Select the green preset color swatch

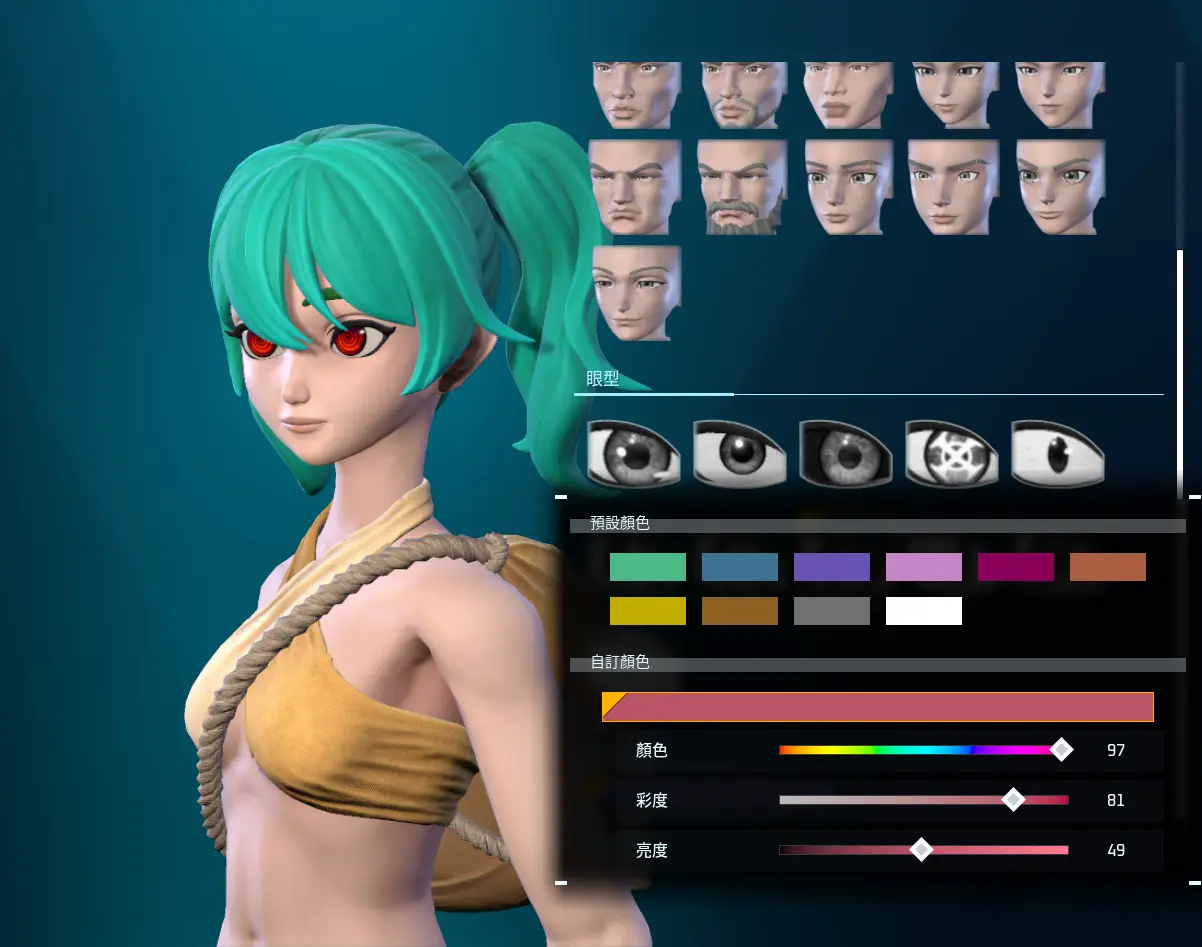(x=647, y=567)
